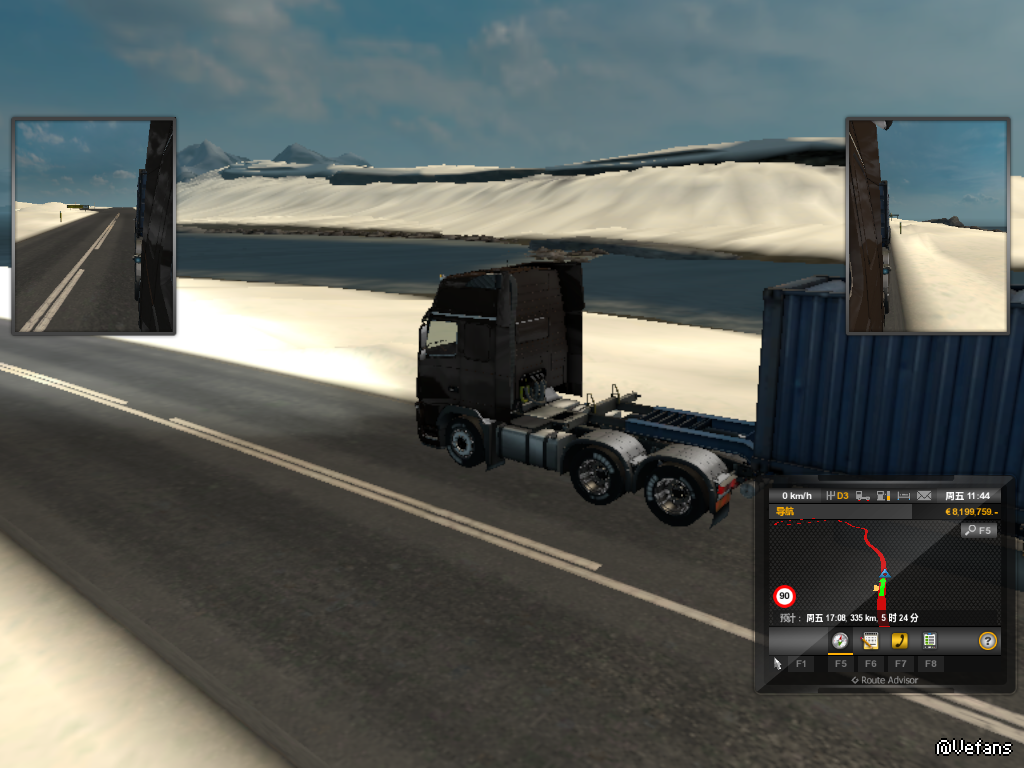Show the truck info checklist tab
Screen dimensions: 1024x768
pyautogui.click(x=929, y=641)
